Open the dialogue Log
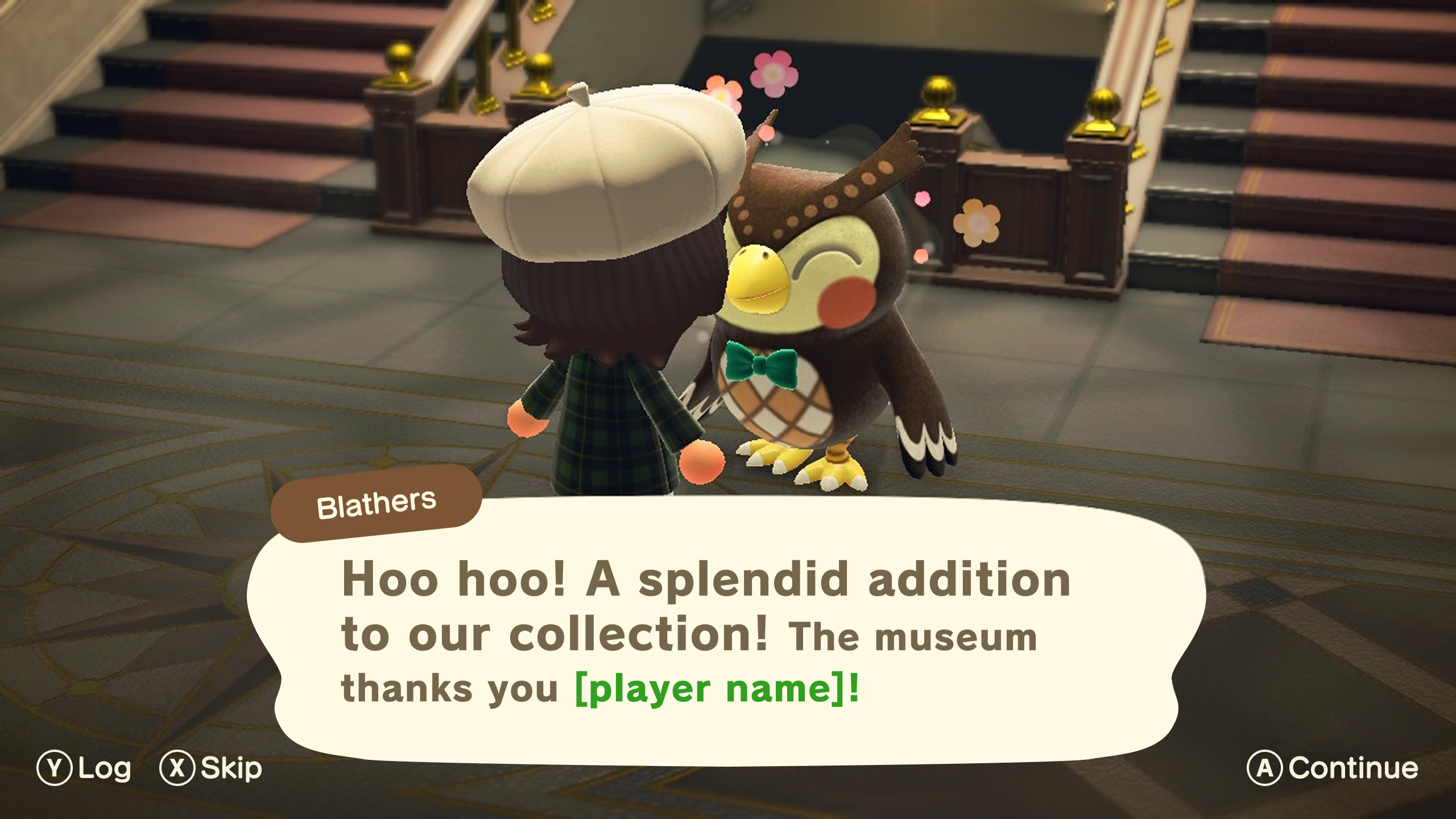 [x=84, y=768]
